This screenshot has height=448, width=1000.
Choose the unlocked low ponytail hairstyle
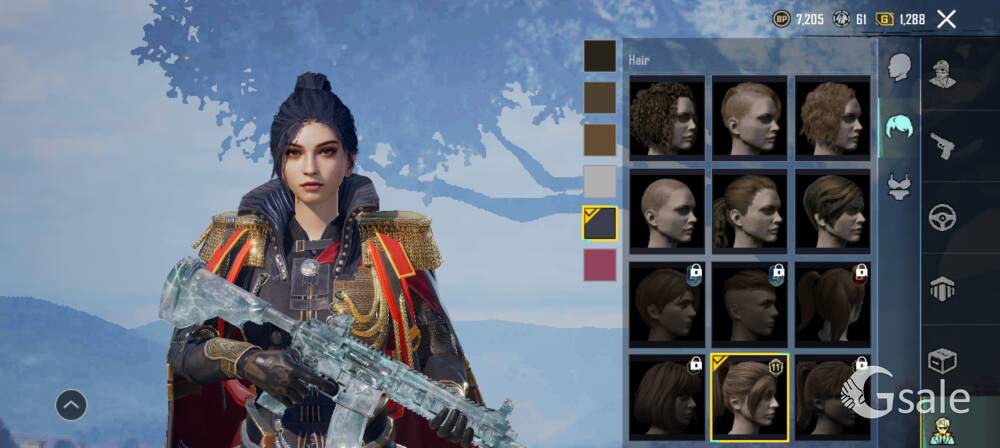[x=750, y=210]
